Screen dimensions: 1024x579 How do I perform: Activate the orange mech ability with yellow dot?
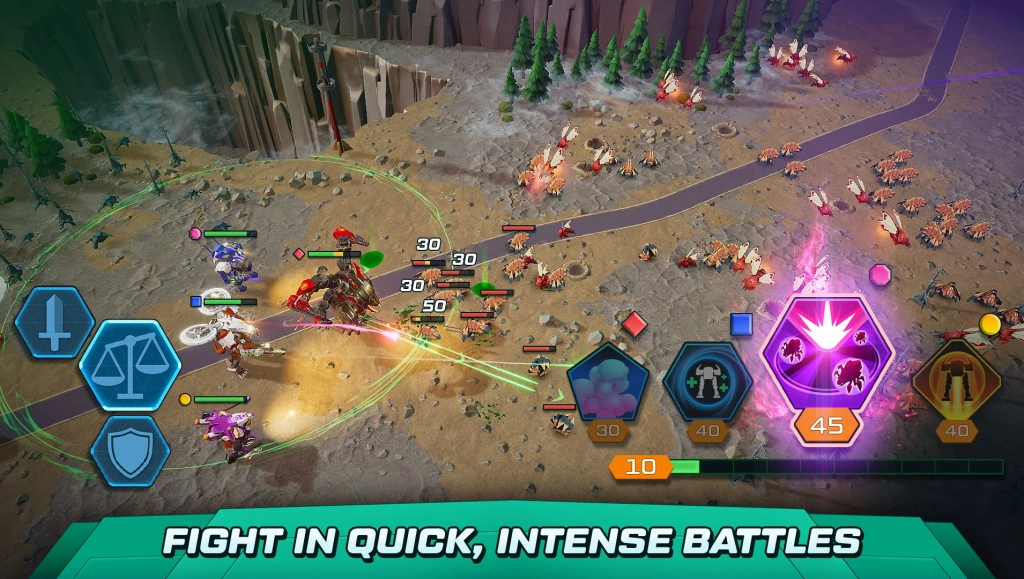[x=957, y=381]
